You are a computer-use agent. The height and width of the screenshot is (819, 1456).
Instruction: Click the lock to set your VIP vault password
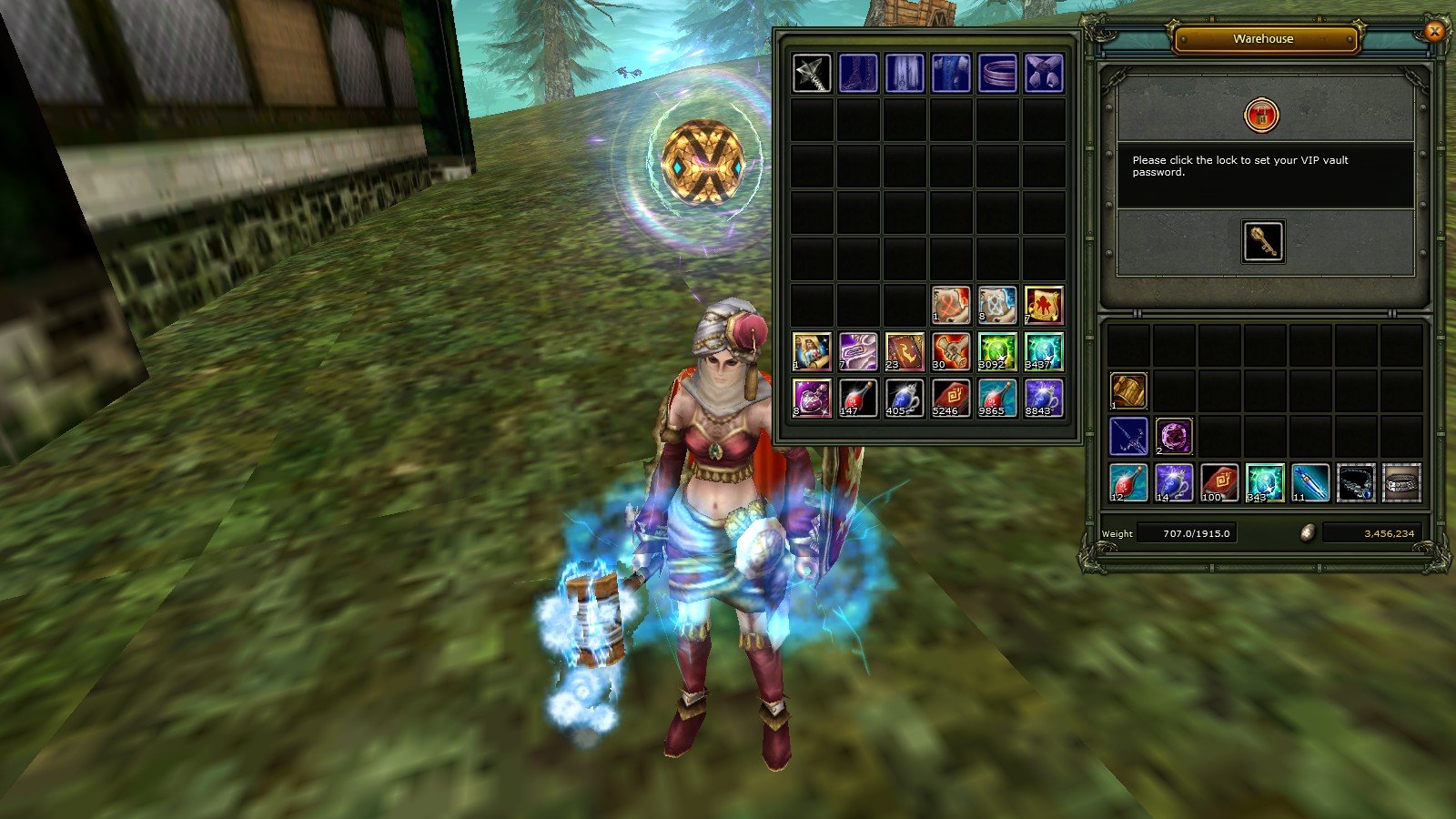(x=1264, y=116)
